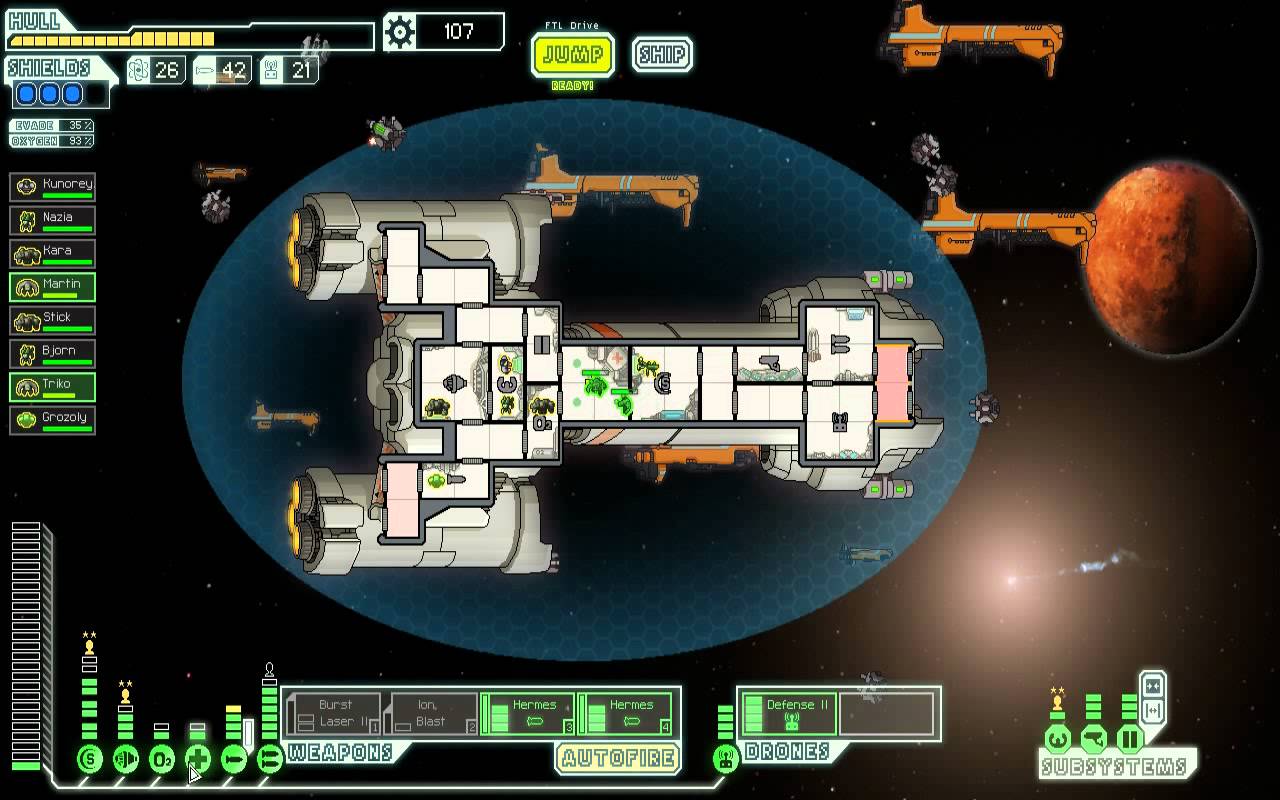This screenshot has height=800, width=1280.
Task: Click the engines system icon
Action: 126,759
